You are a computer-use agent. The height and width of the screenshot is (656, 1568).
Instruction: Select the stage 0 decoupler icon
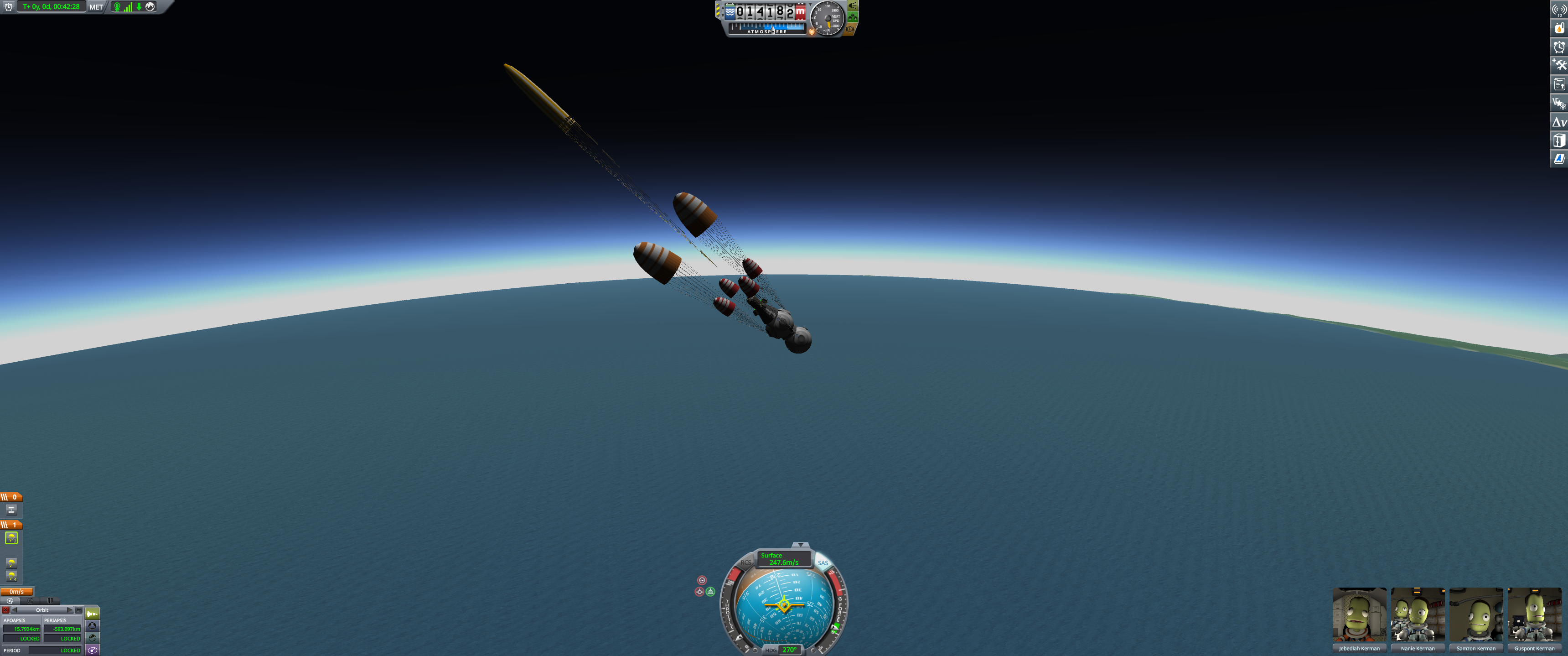click(11, 510)
